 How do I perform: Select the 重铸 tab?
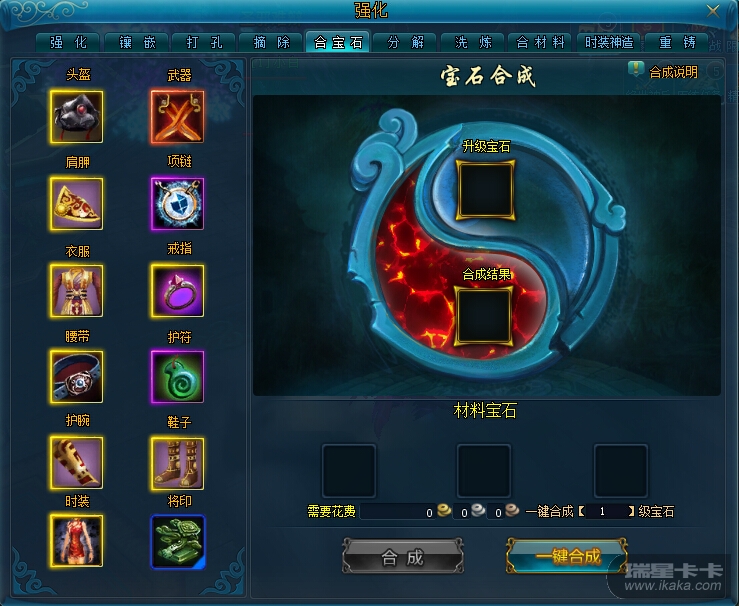[x=677, y=42]
